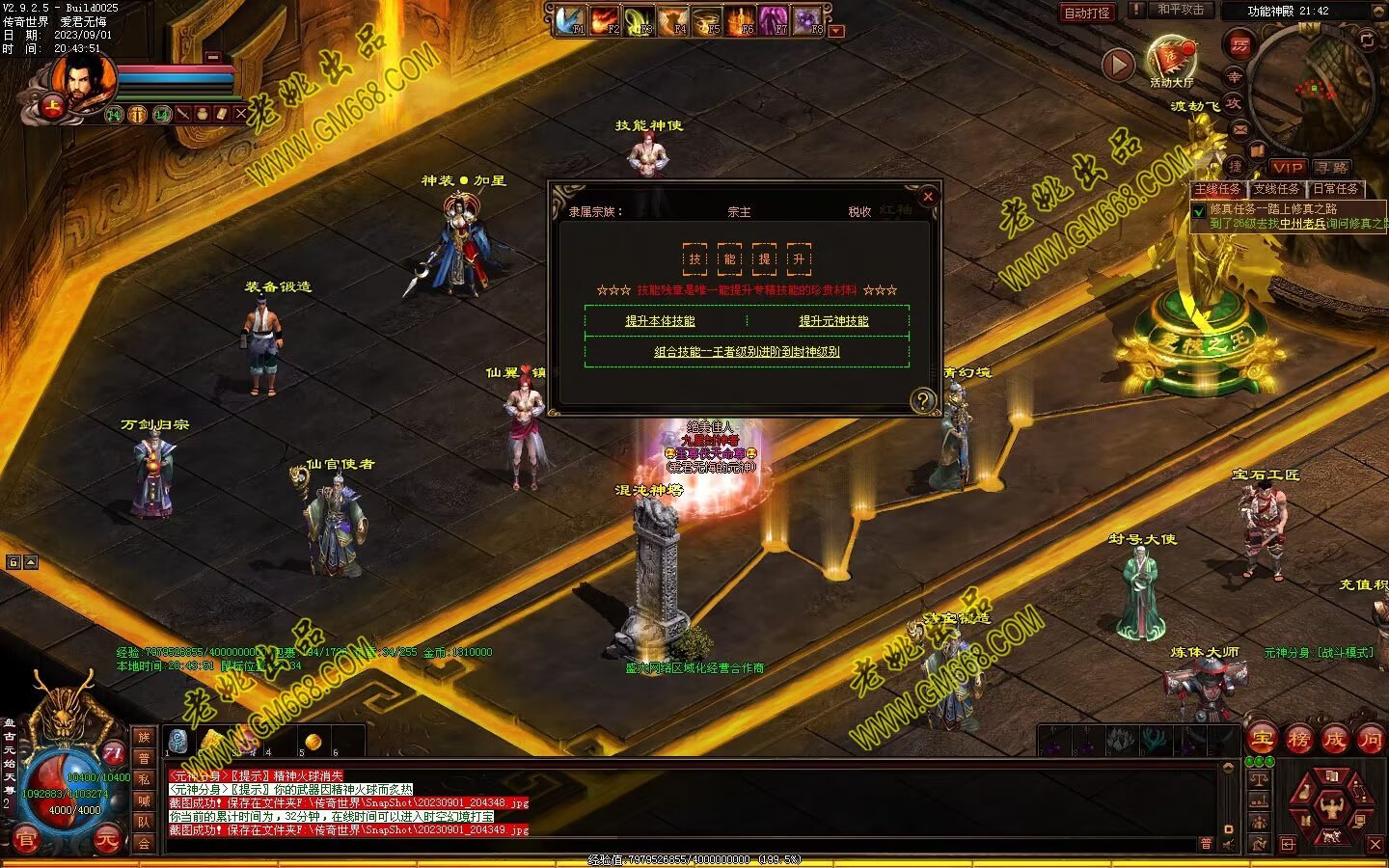
Task: Open the VIP panel
Action: [x=1288, y=168]
